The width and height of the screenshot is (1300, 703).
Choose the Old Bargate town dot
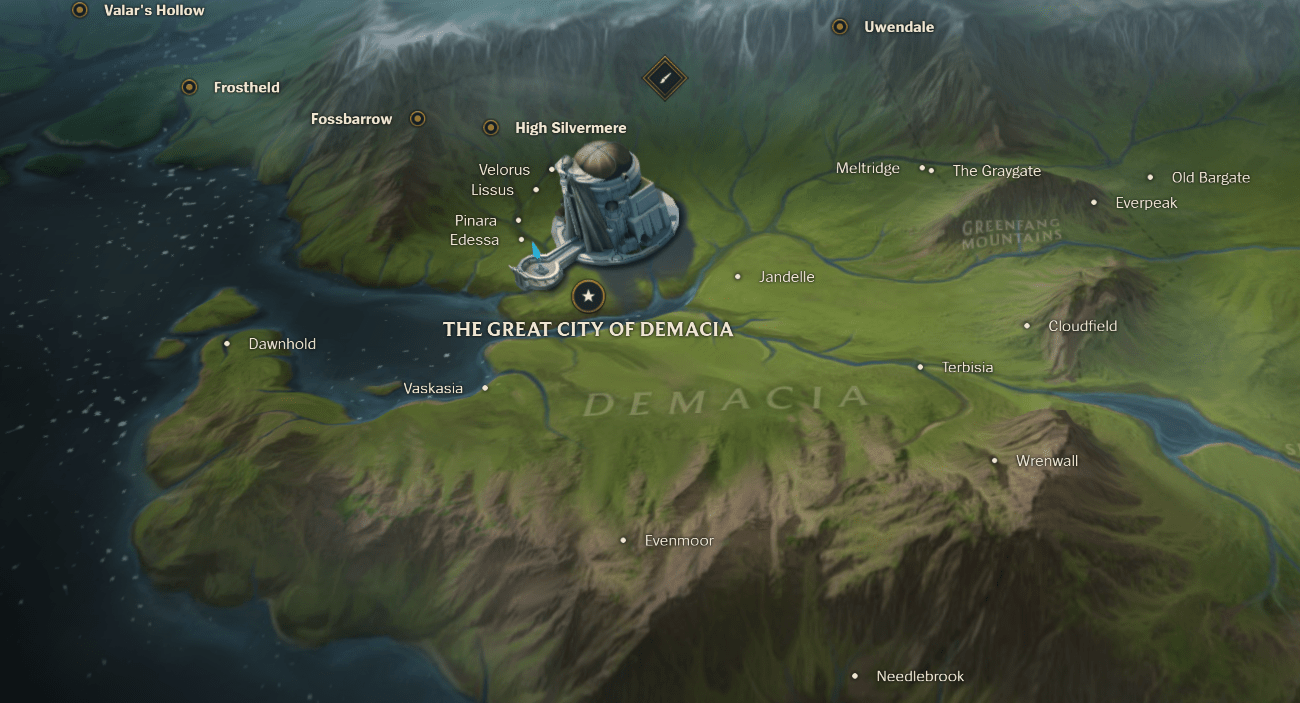[1151, 177]
